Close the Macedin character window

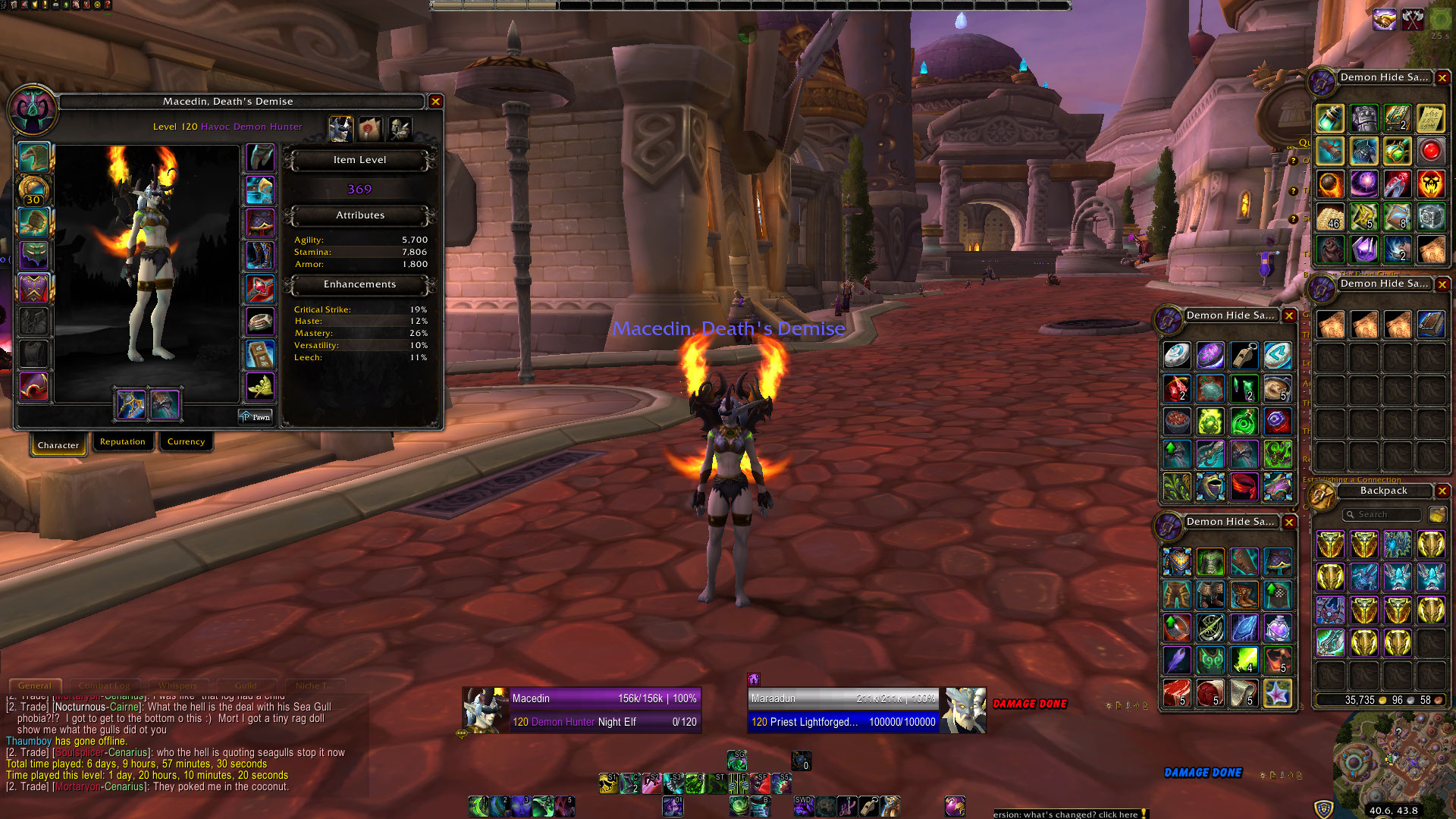tap(435, 102)
